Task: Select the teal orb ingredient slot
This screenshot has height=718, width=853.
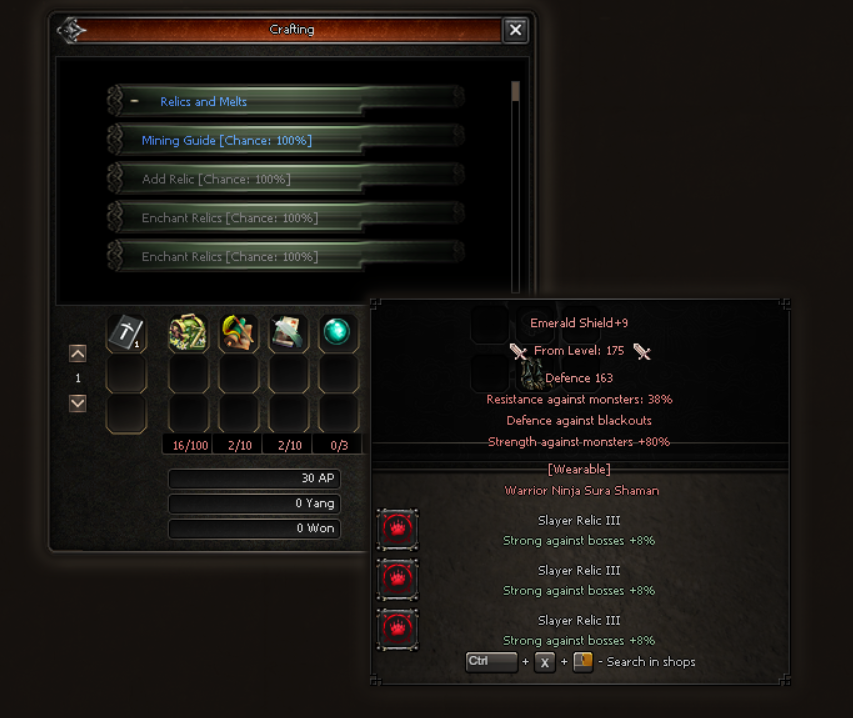Action: click(x=338, y=334)
